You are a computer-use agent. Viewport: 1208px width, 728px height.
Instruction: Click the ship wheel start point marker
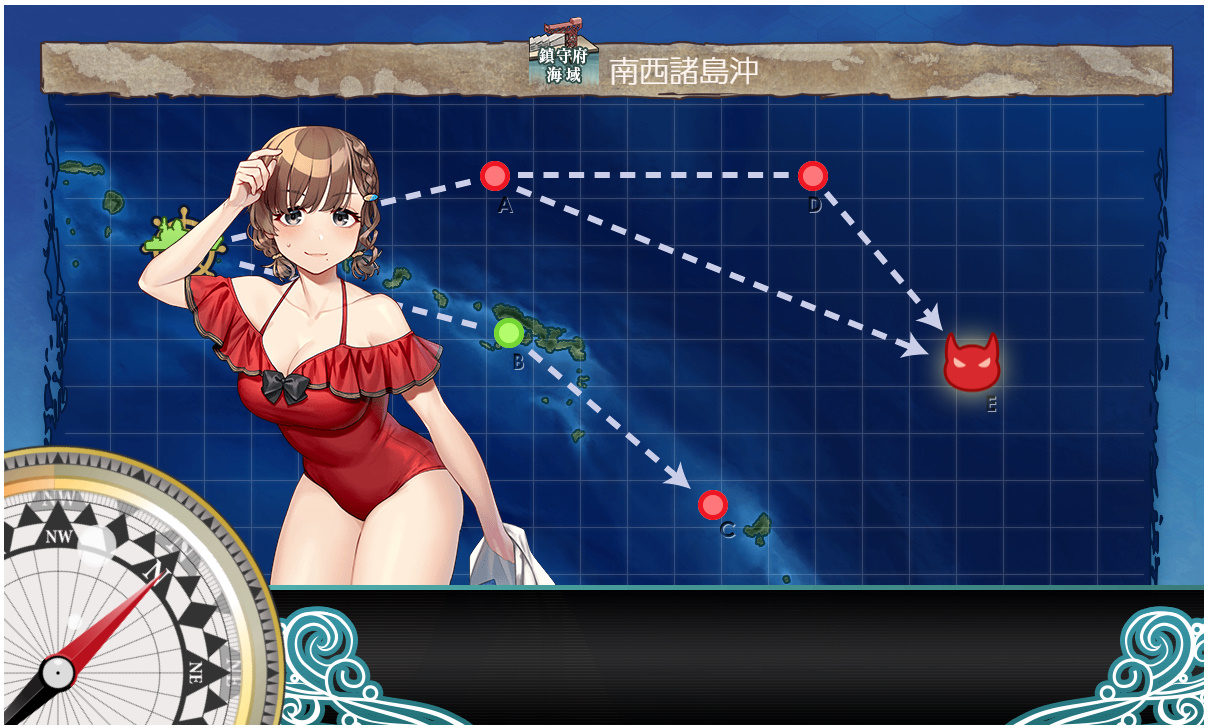tap(180, 240)
